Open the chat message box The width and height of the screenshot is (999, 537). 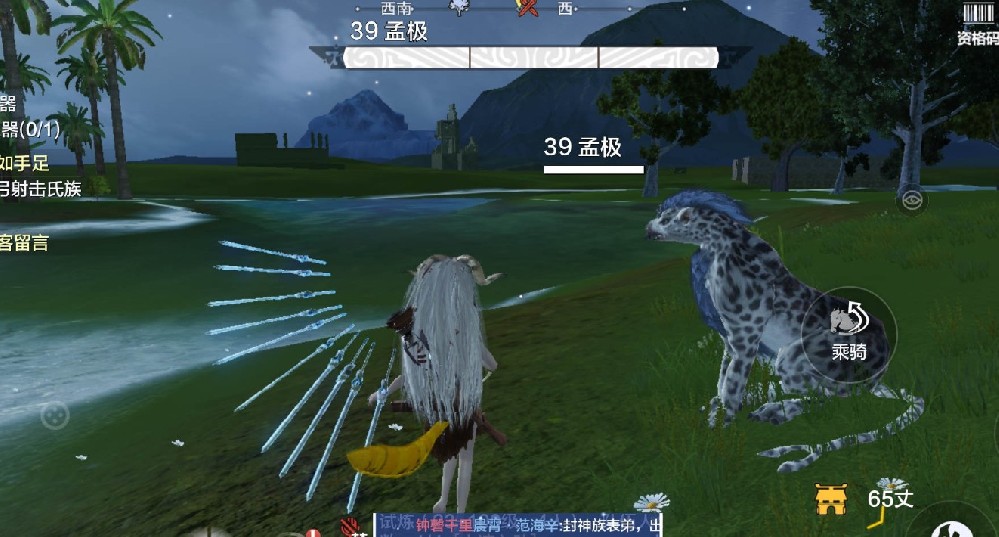pos(518,524)
